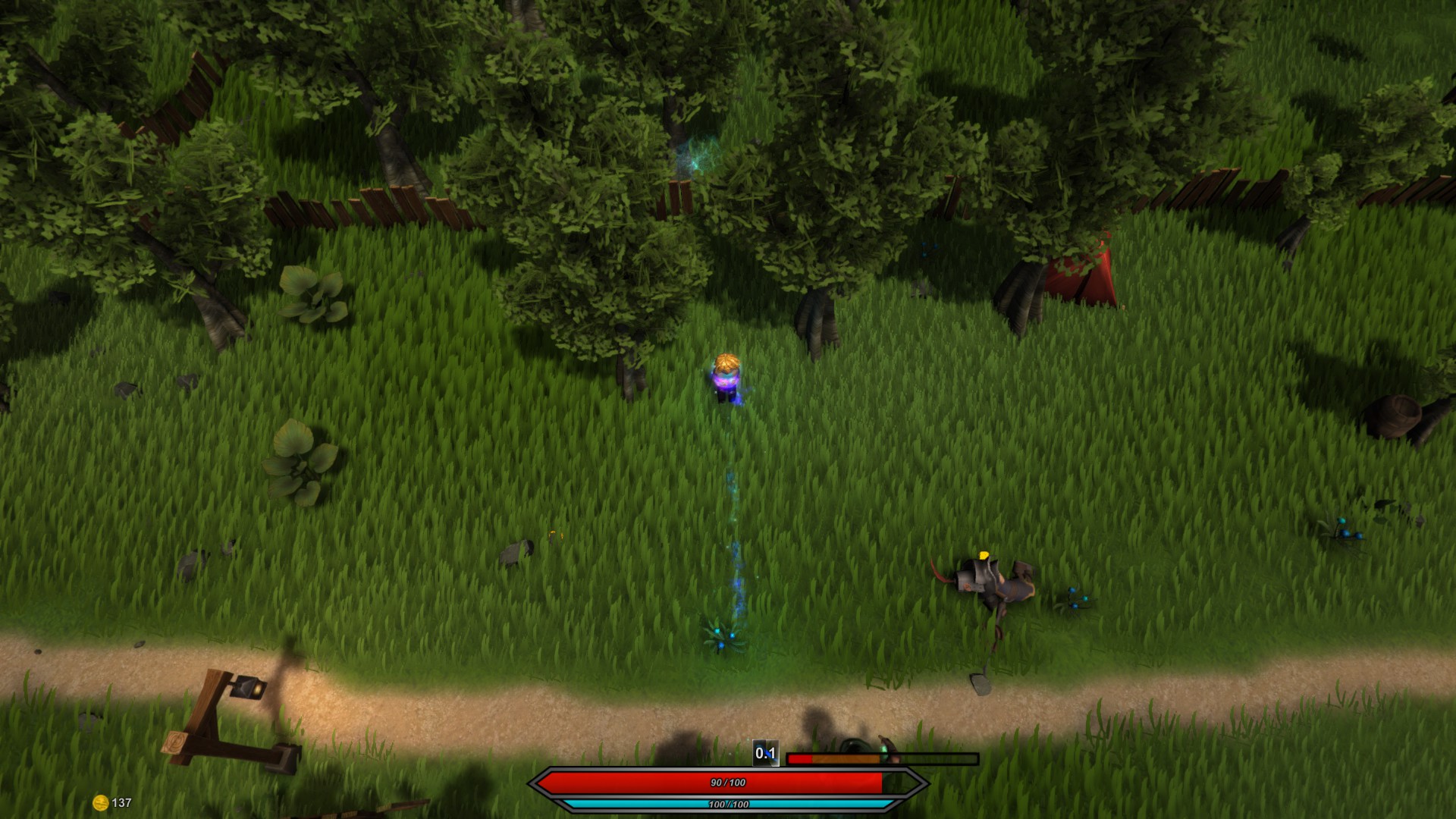Screen dimensions: 1456x819
Task: Click the coin count showing 137
Action: point(121,800)
